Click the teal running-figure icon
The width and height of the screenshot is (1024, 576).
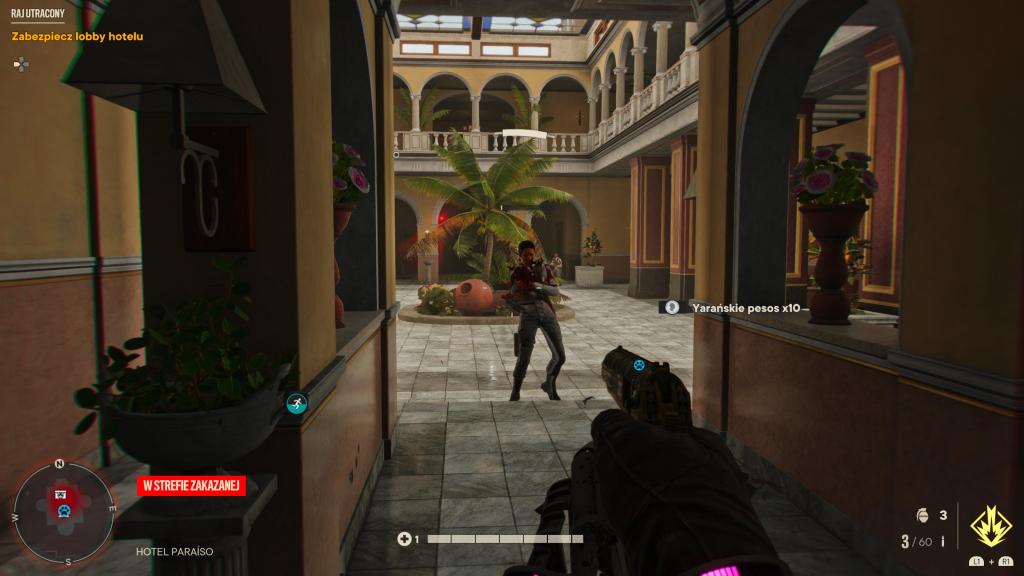point(297,404)
